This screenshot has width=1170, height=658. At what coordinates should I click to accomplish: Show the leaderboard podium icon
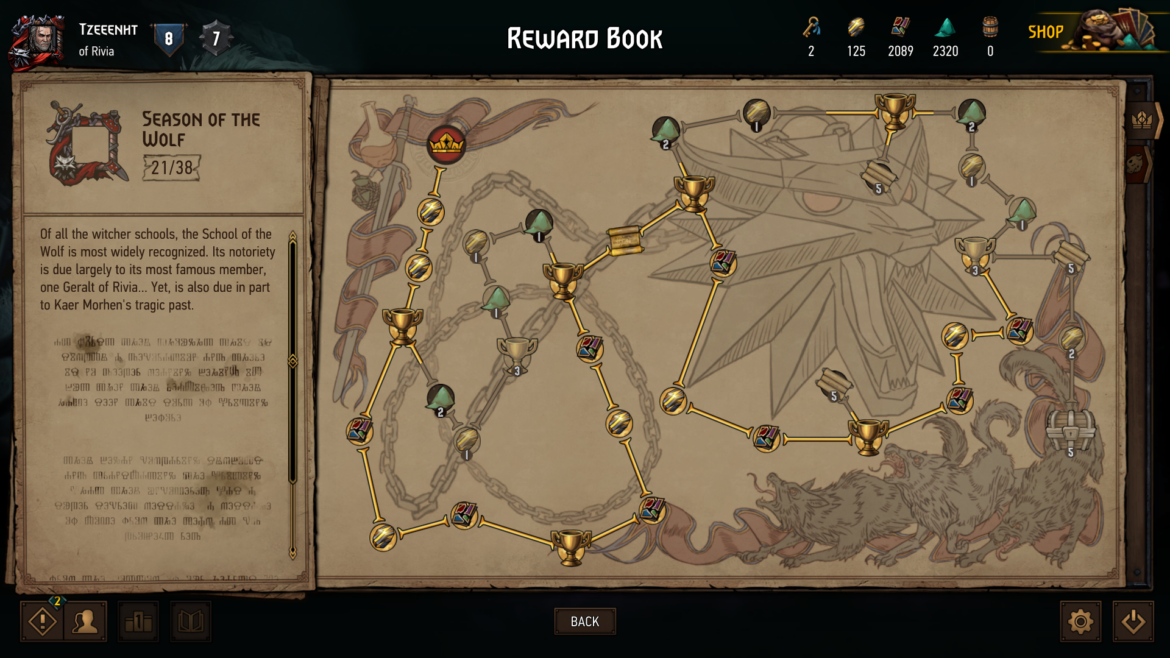[x=139, y=621]
